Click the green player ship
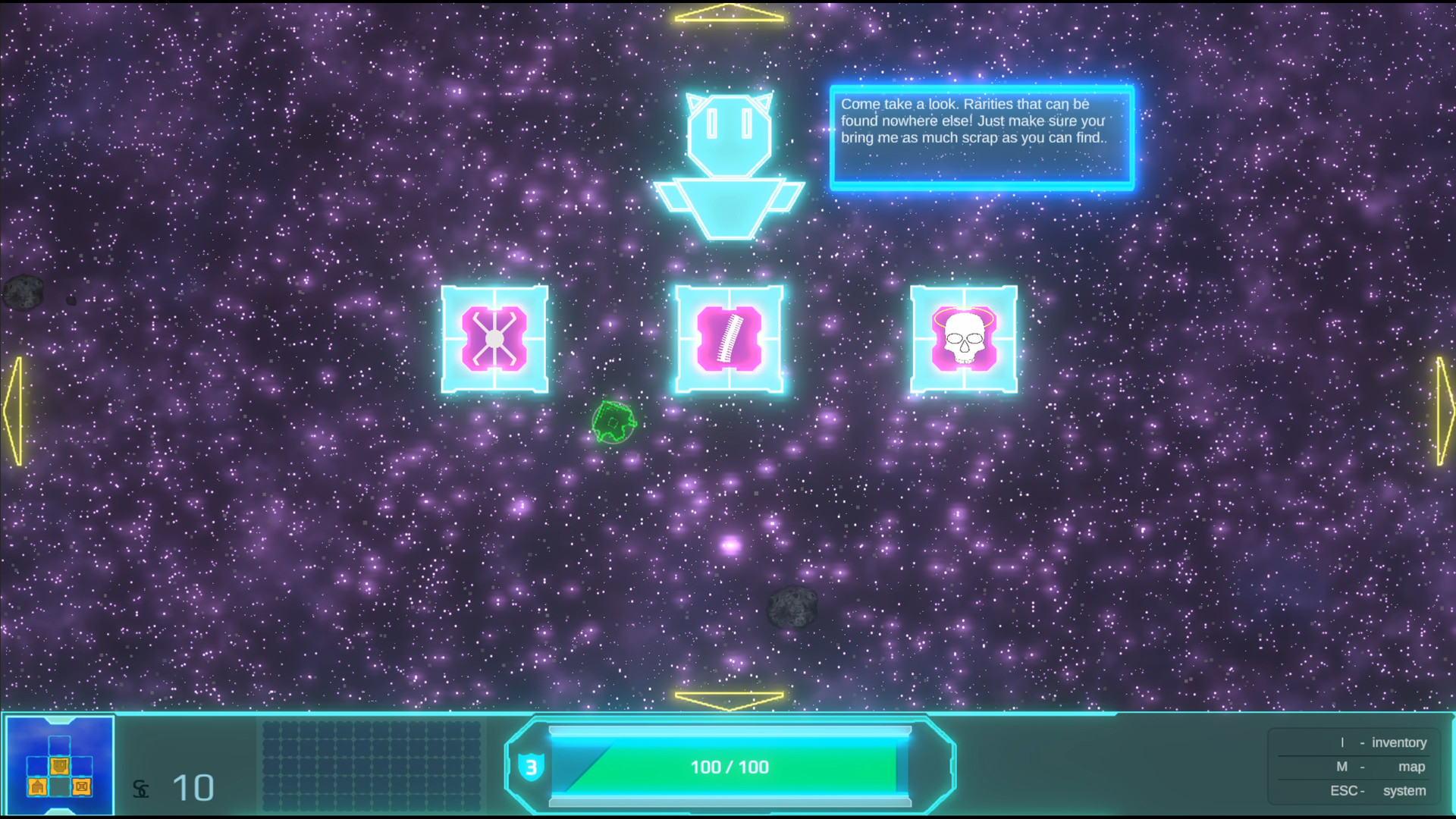Image resolution: width=1456 pixels, height=819 pixels. (x=613, y=422)
